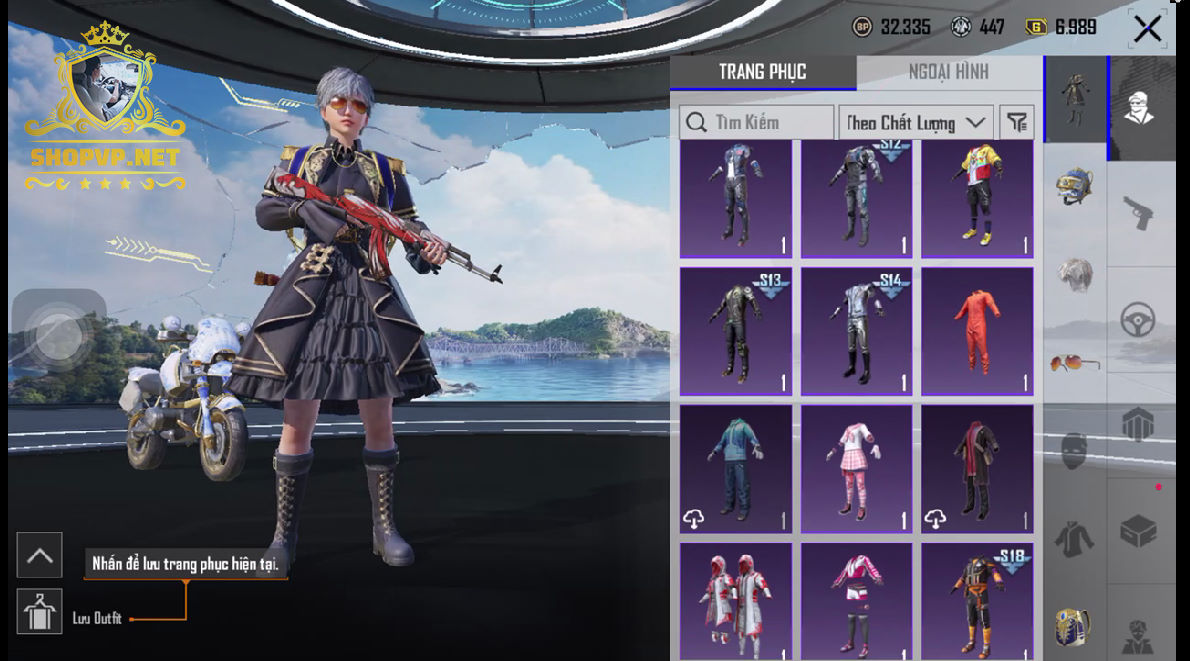Image resolution: width=1190 pixels, height=661 pixels.
Task: Switch to the Ngoại Hình tab
Action: [948, 72]
